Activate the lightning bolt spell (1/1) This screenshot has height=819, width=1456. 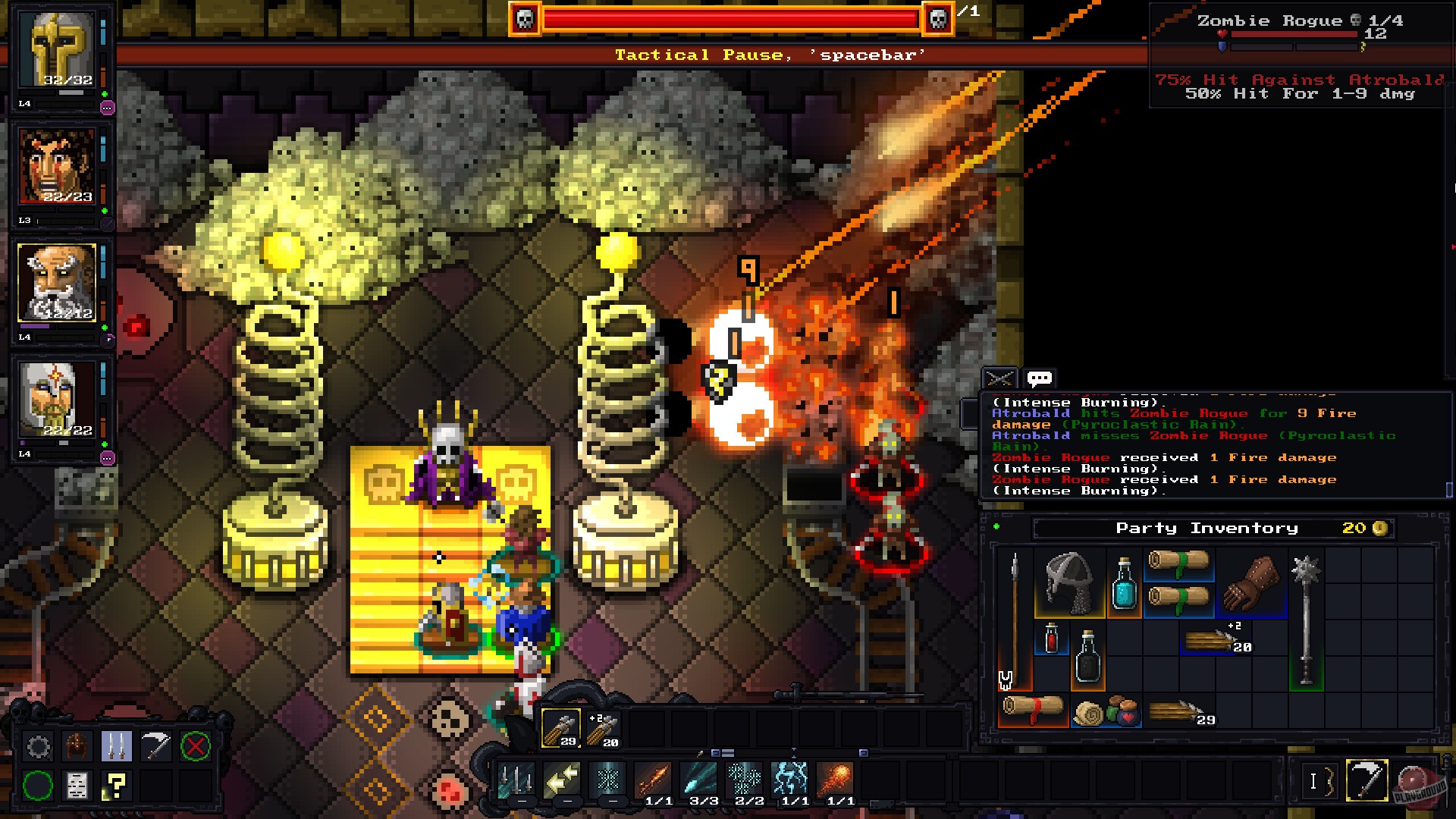pyautogui.click(x=791, y=780)
